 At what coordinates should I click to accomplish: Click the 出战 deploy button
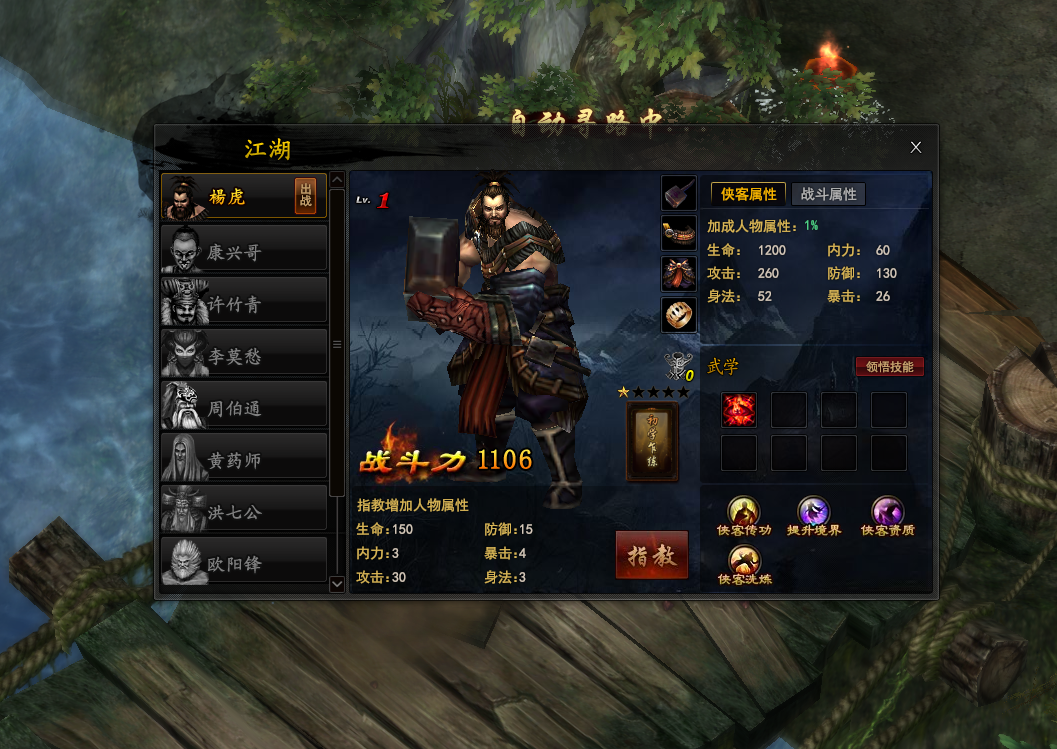[305, 196]
